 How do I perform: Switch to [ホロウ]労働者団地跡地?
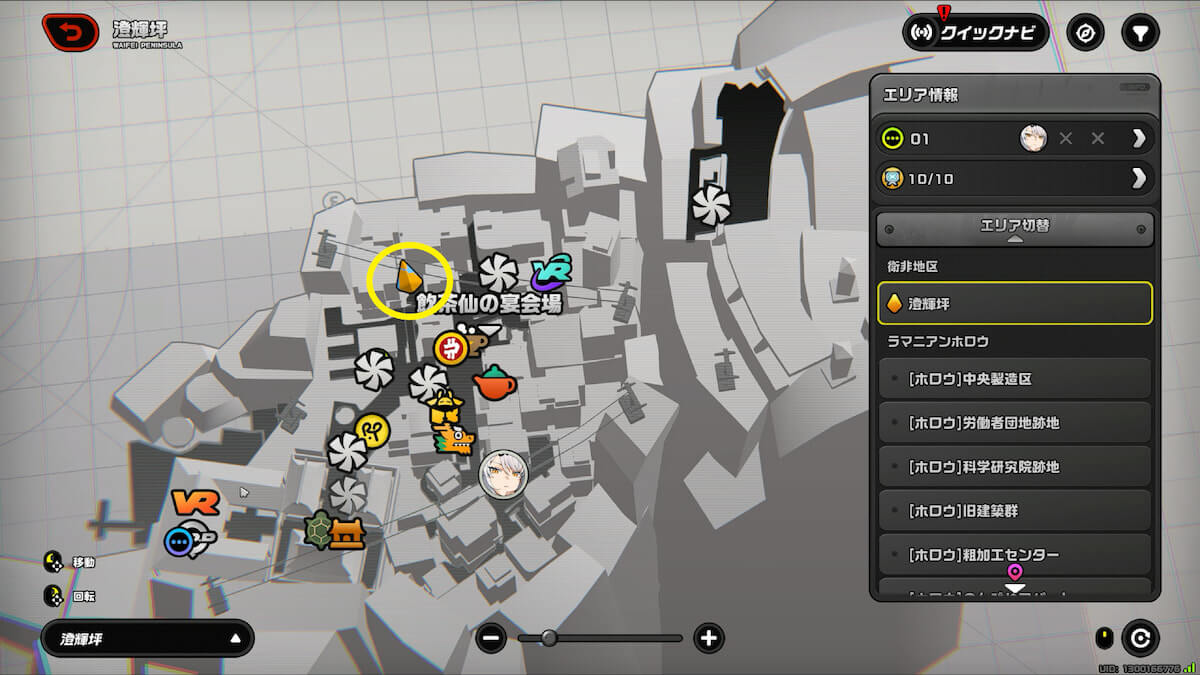(x=1015, y=423)
